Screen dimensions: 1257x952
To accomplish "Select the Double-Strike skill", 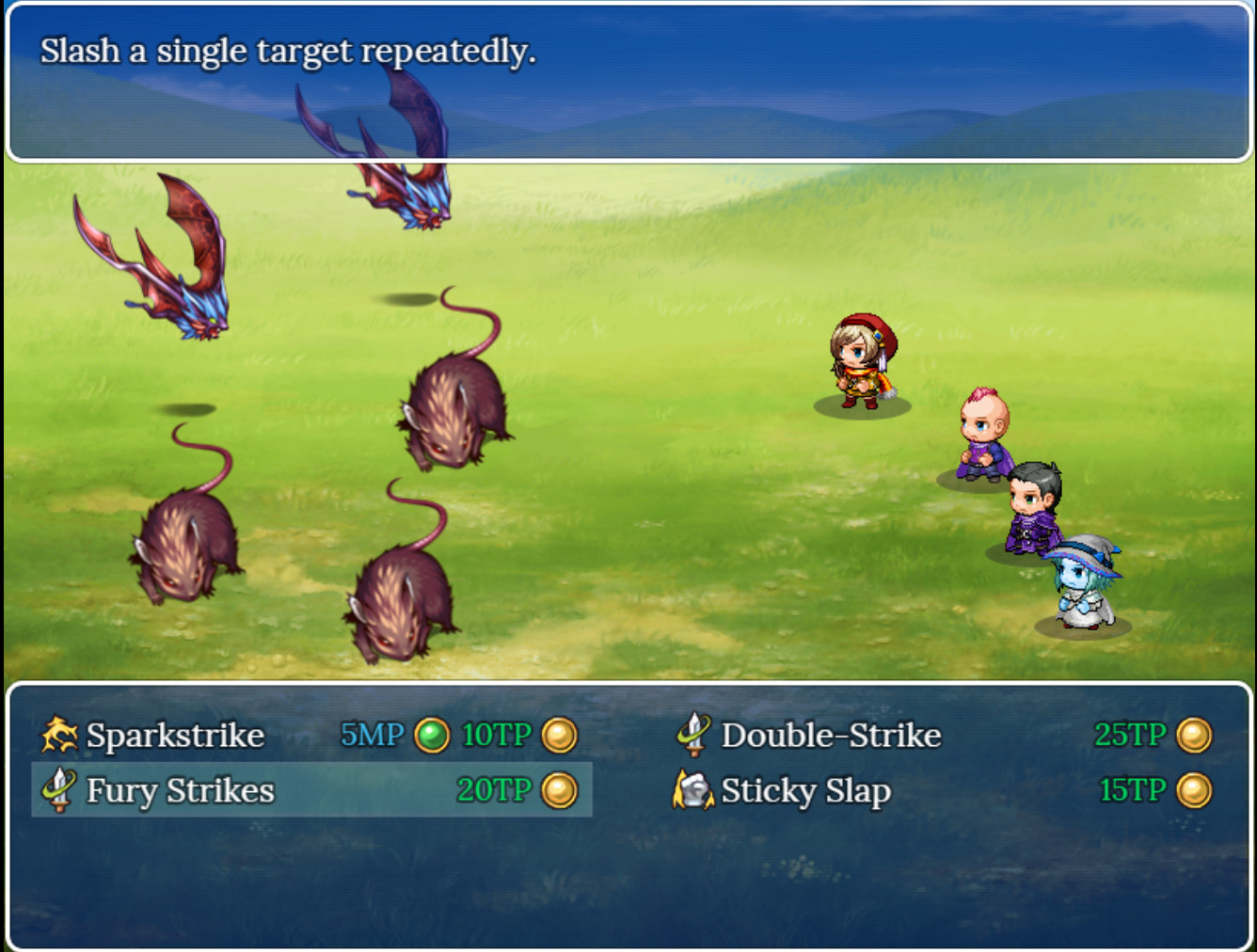I will pyautogui.click(x=831, y=735).
